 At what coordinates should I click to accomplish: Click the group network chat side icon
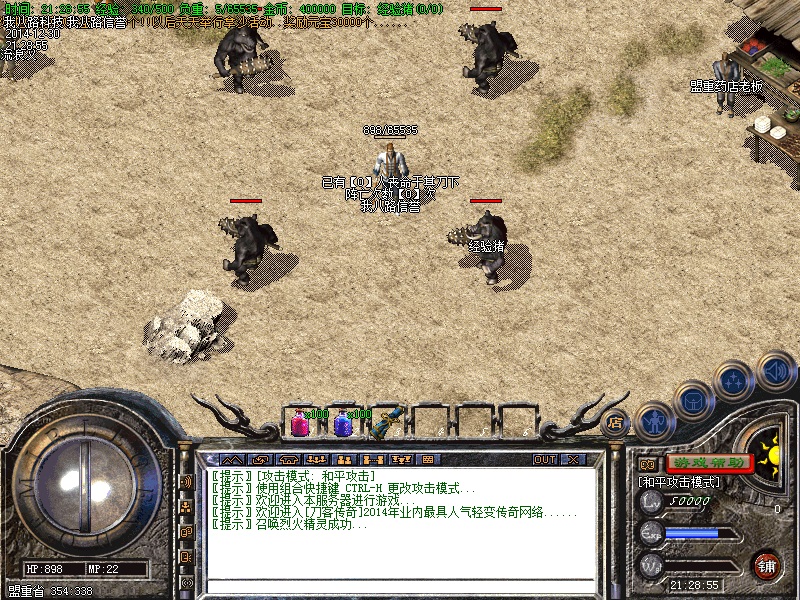186,507
